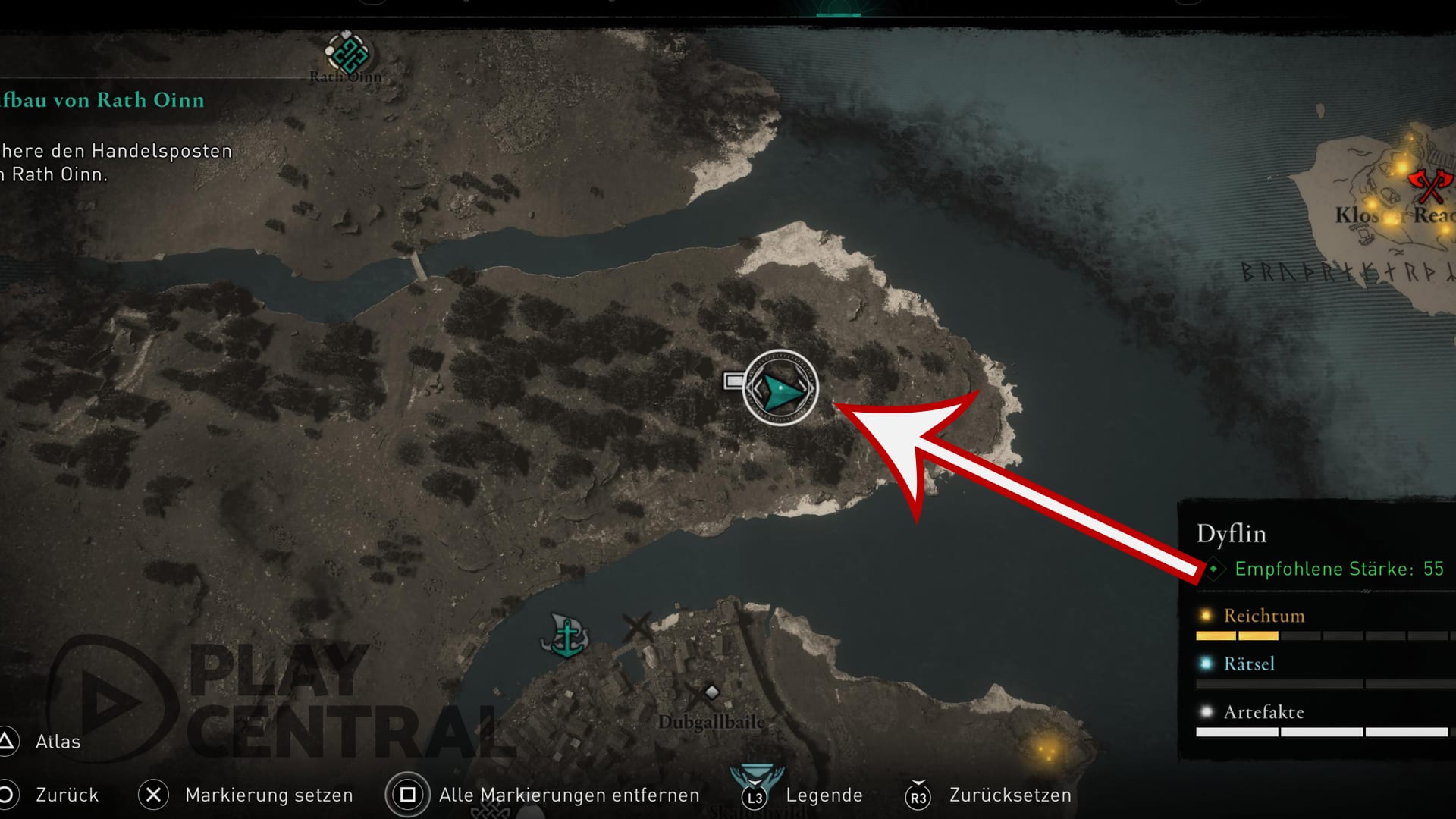Reset map view with Zurücksetzen
1456x819 pixels.
coord(1010,795)
